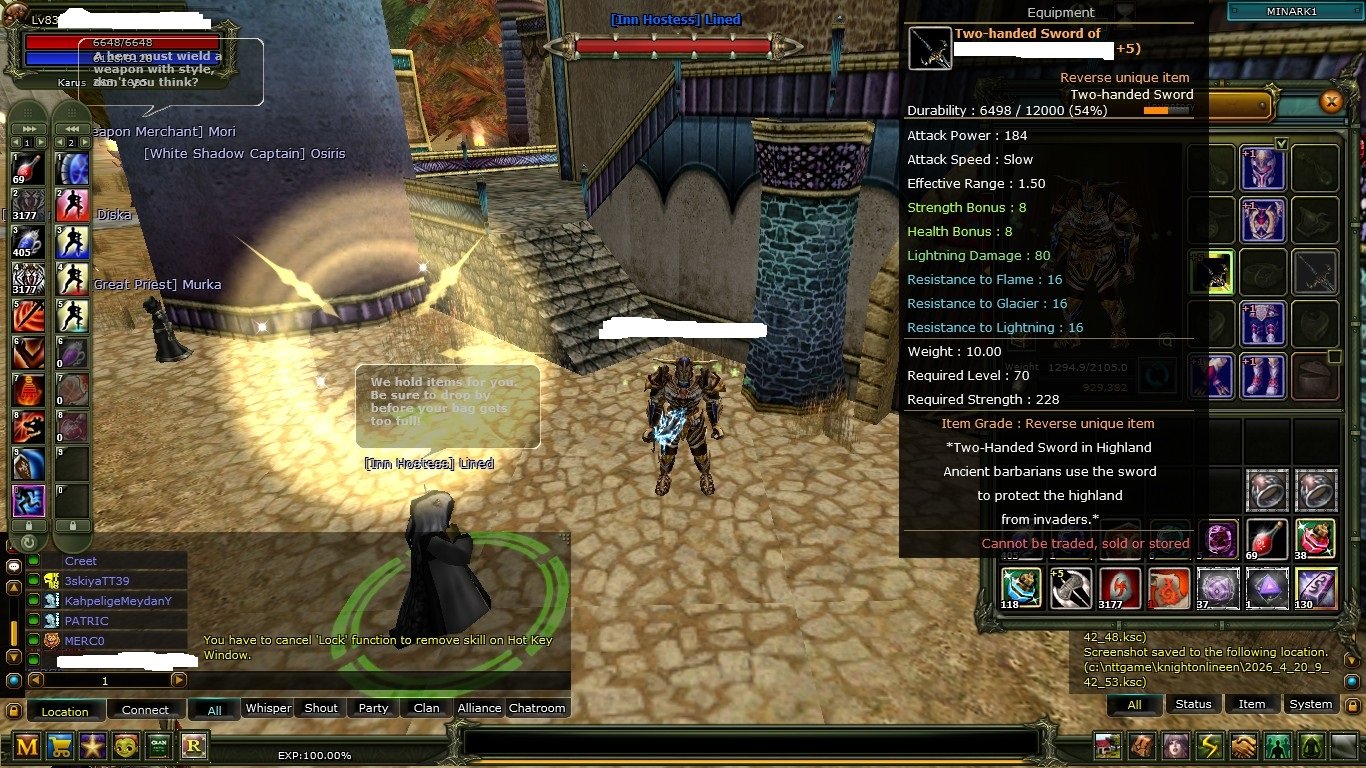
Task: Select the purple rune tablet with count 130
Action: [1316, 588]
